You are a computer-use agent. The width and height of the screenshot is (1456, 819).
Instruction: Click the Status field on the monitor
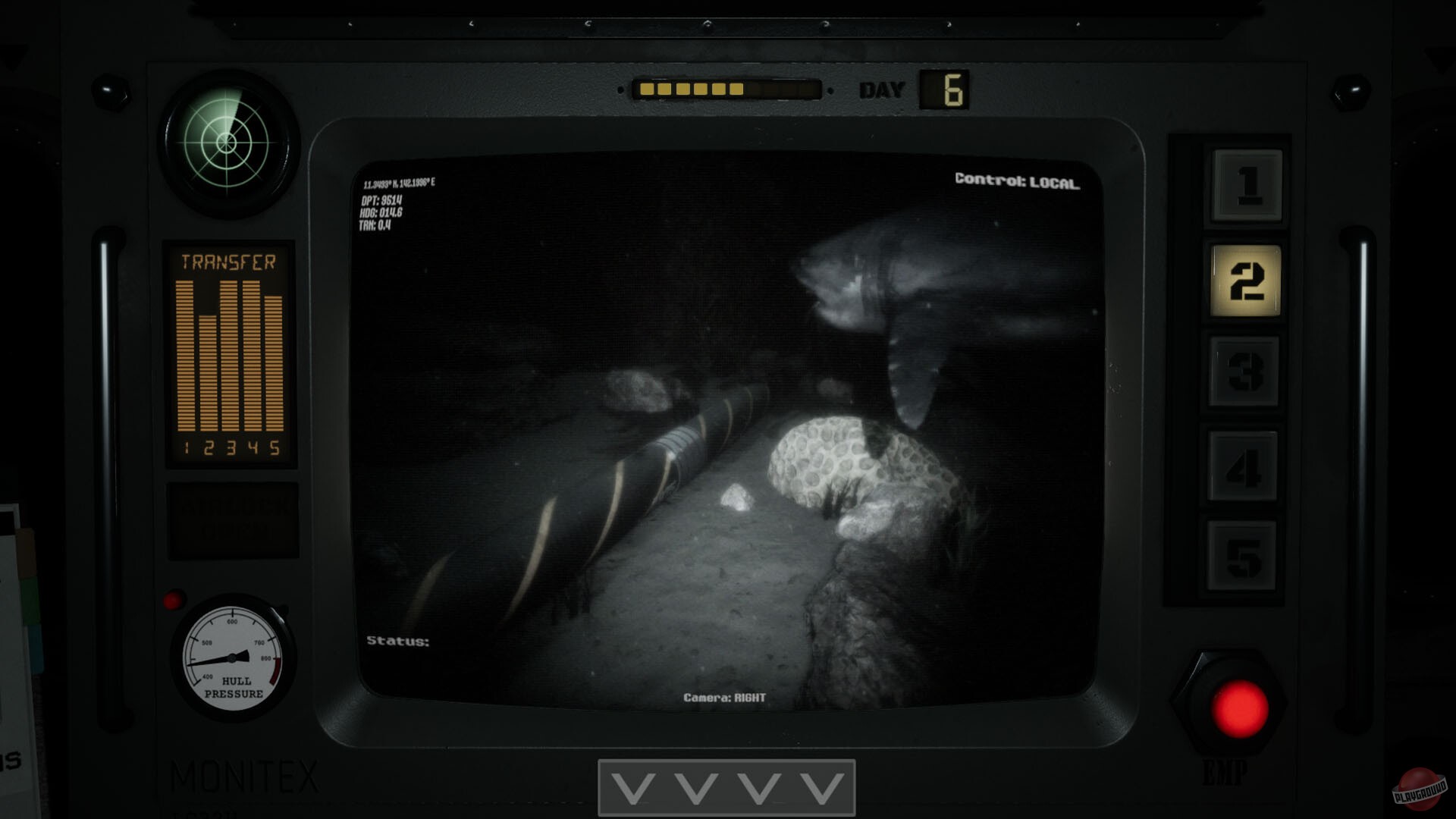(x=397, y=641)
